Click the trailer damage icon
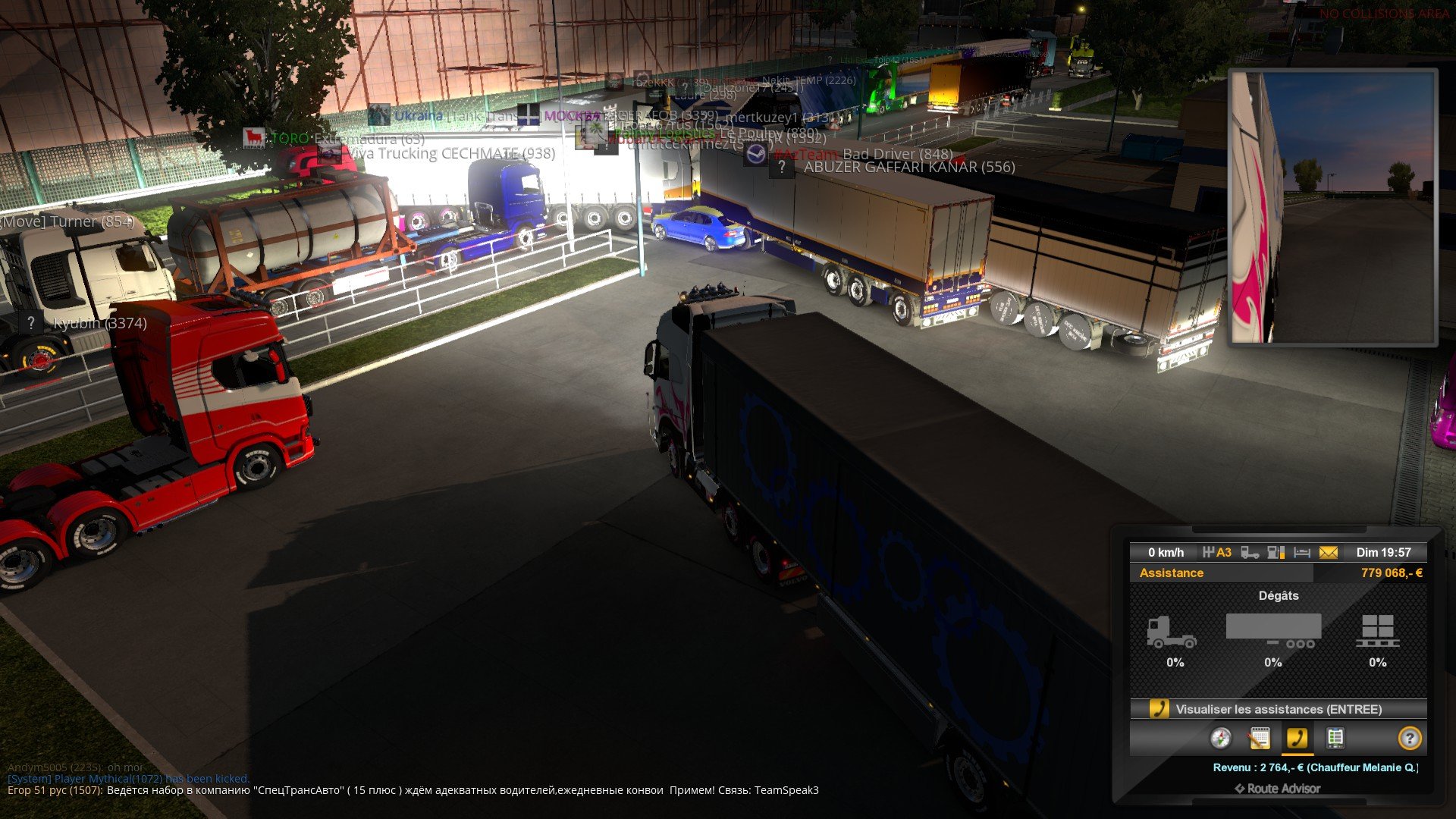 click(x=1274, y=631)
